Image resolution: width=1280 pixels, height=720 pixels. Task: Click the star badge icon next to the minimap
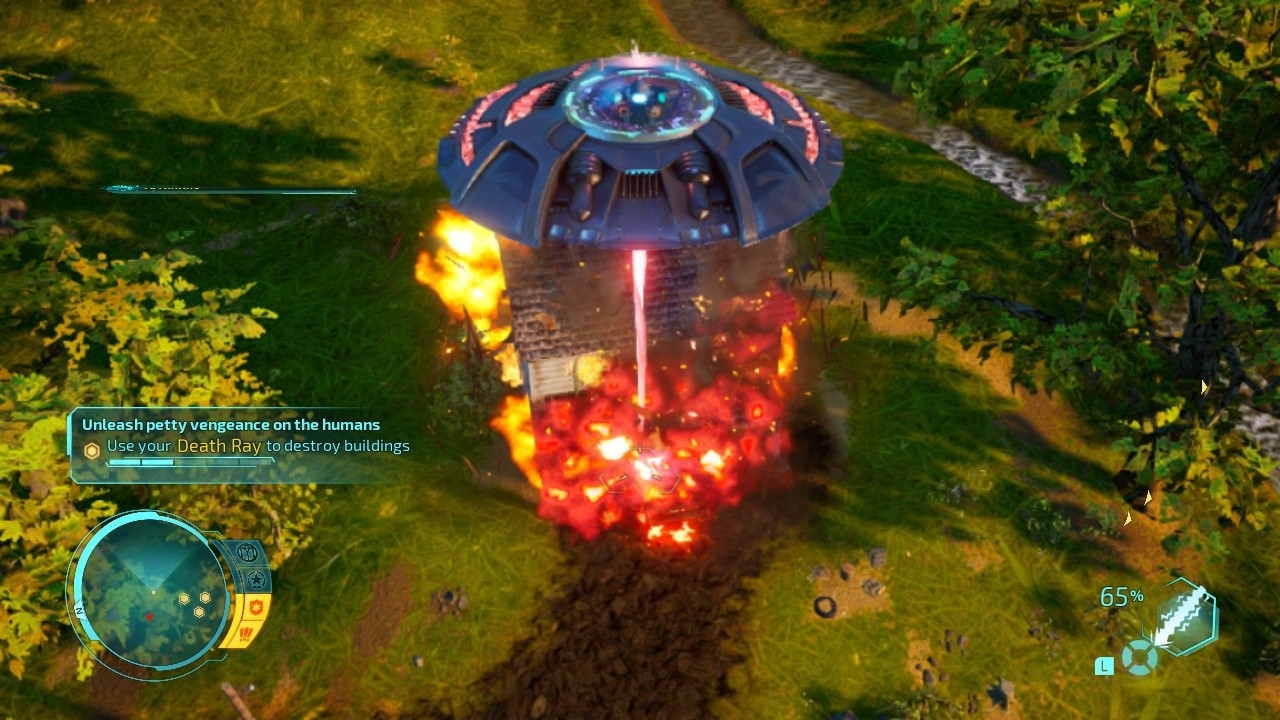click(x=258, y=579)
